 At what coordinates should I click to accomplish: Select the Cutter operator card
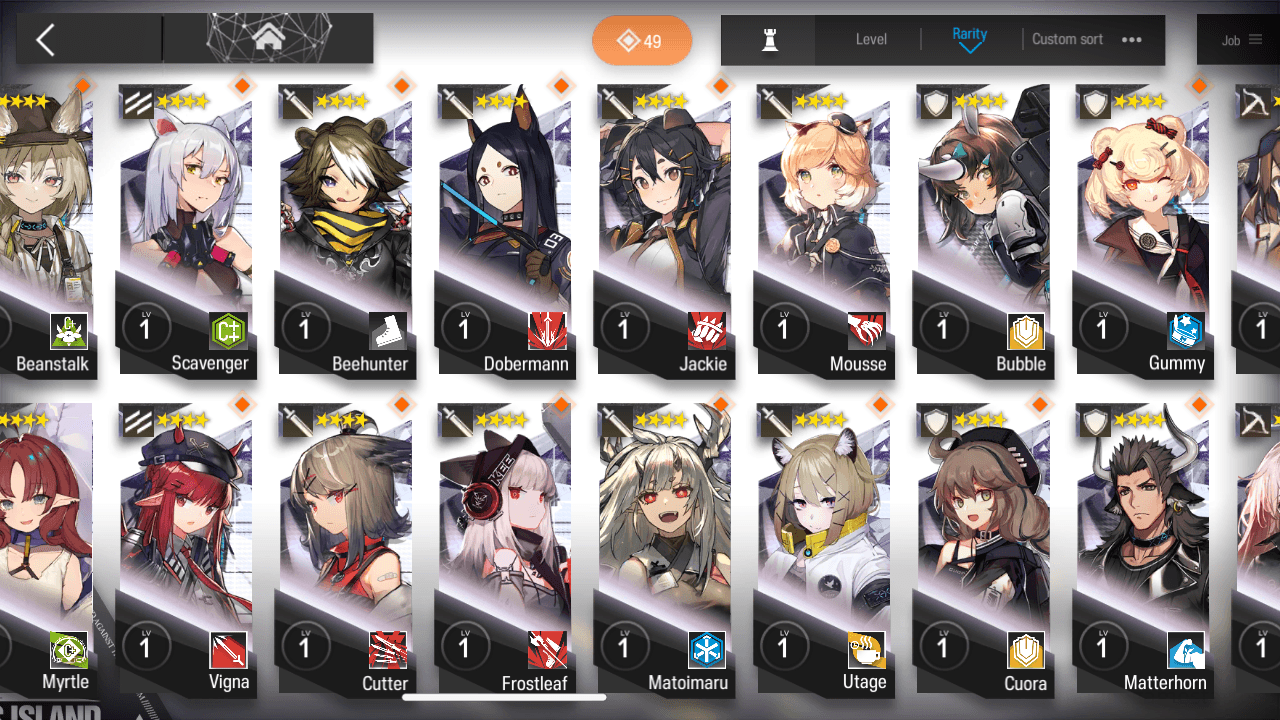pos(346,550)
